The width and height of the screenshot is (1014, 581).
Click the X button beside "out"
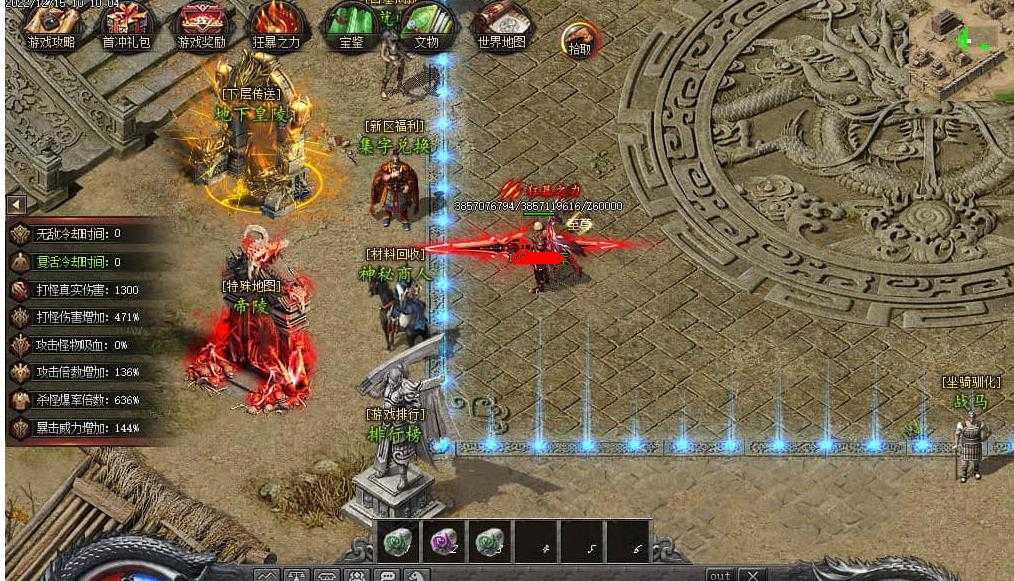coord(753,575)
